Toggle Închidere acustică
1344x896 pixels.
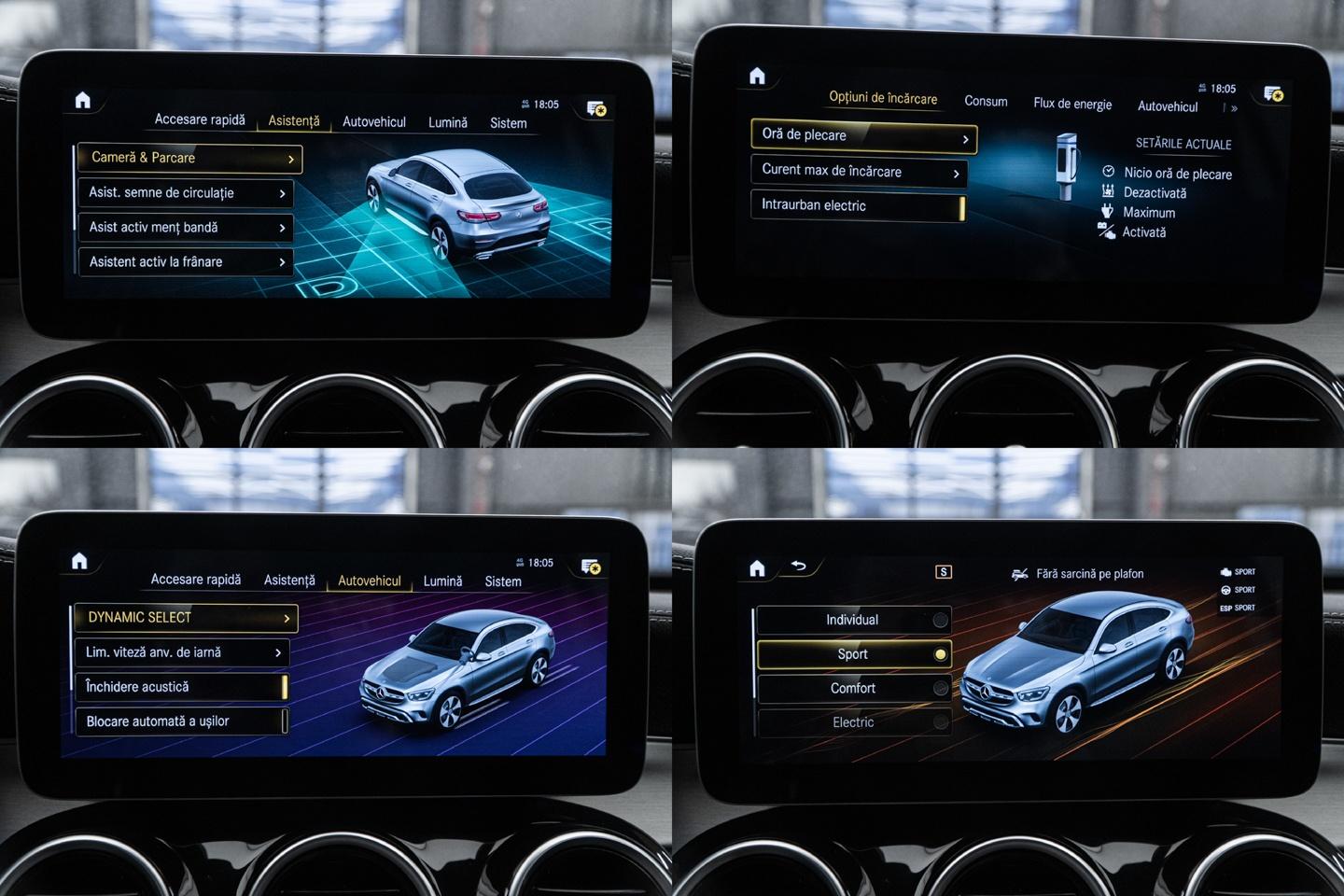181,687
